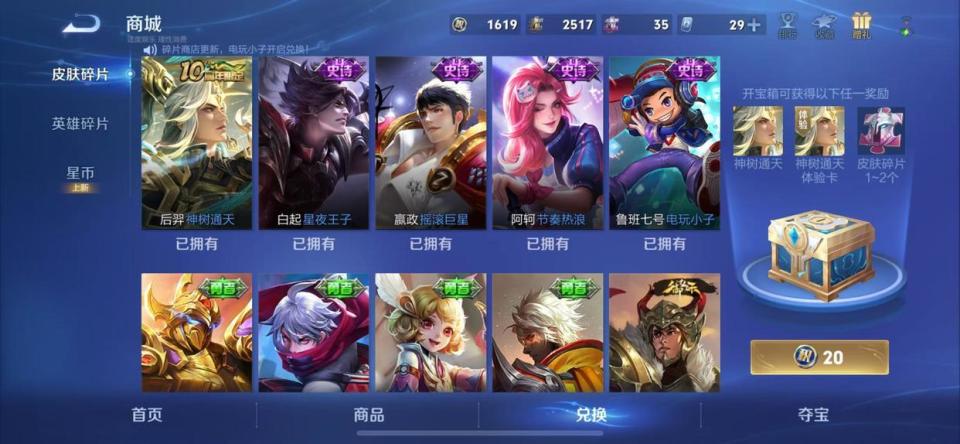This screenshot has width=960, height=444.
Task: Click the plus button to add tickets
Action: click(754, 25)
